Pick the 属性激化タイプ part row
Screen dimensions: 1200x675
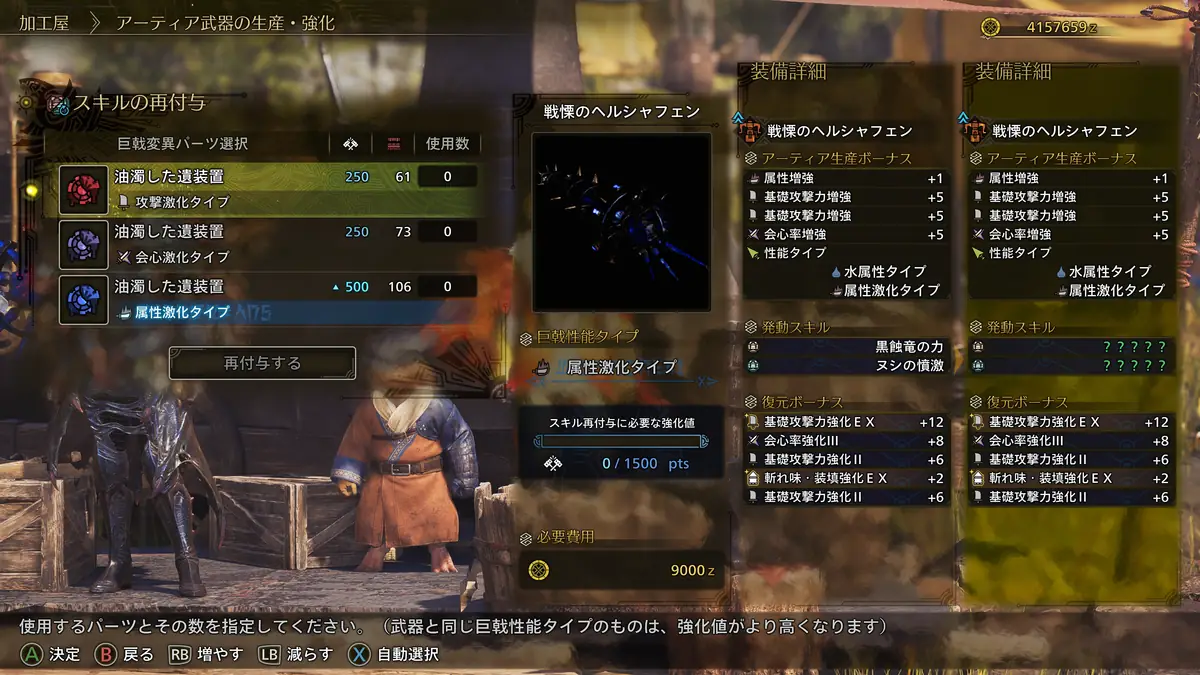pos(268,298)
